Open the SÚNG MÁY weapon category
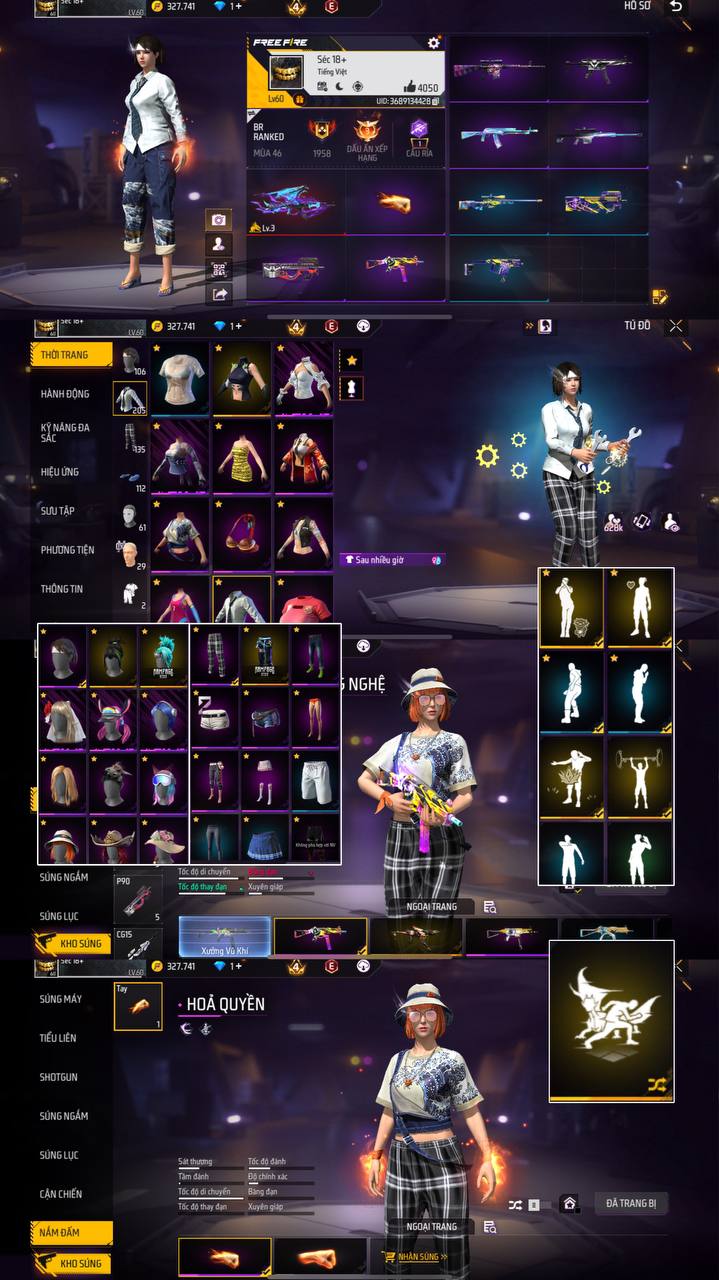The width and height of the screenshot is (719, 1280). coord(61,999)
